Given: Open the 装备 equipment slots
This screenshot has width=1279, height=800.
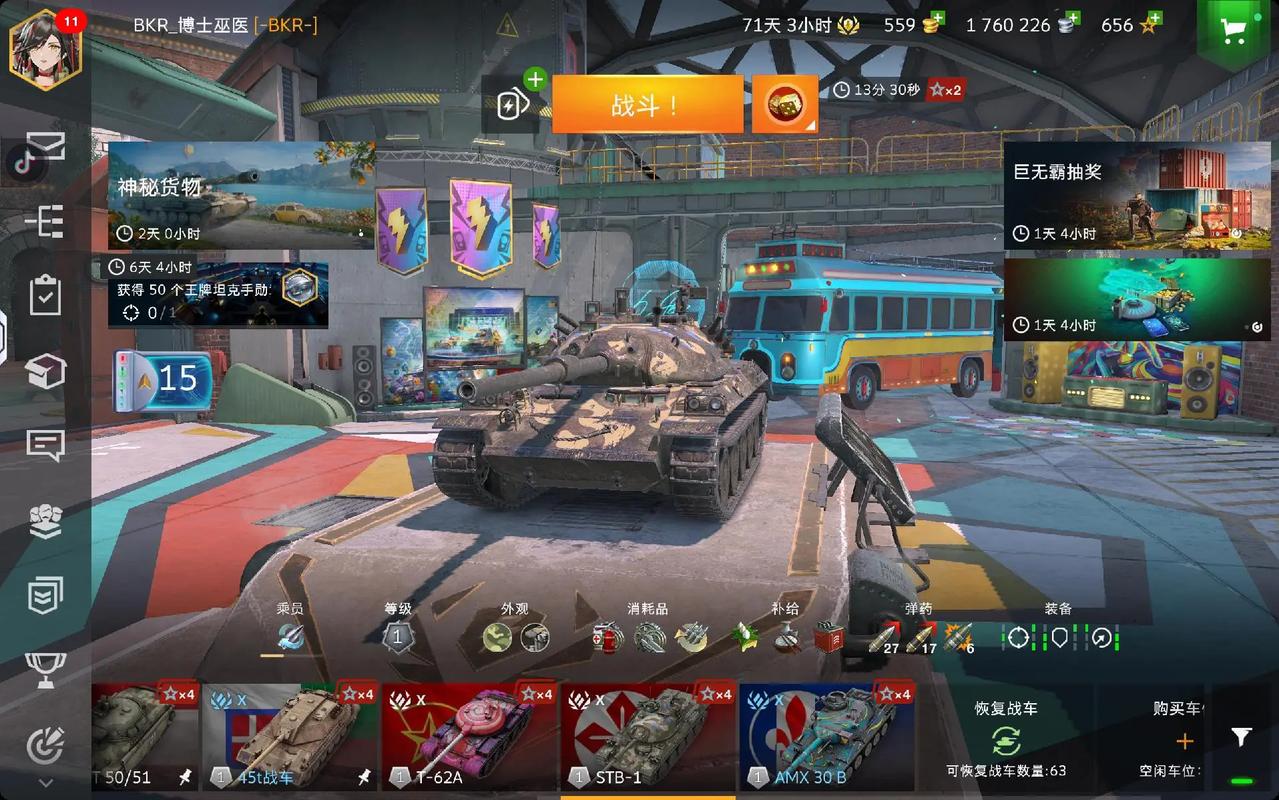Looking at the screenshot, I should 1058,636.
